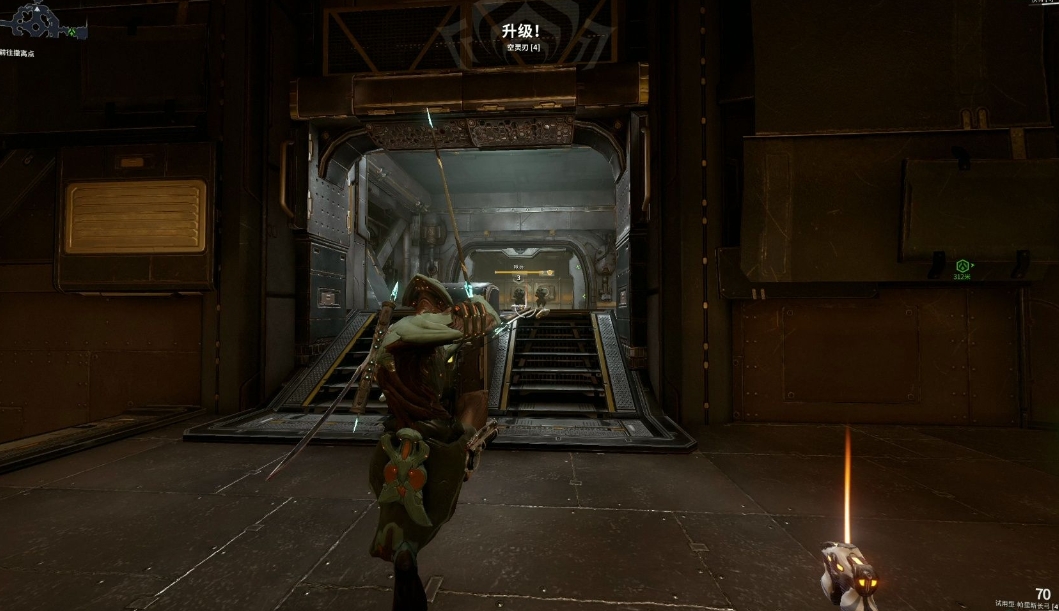
Task: Select the 前往撤离点 objective text
Action: (20, 51)
